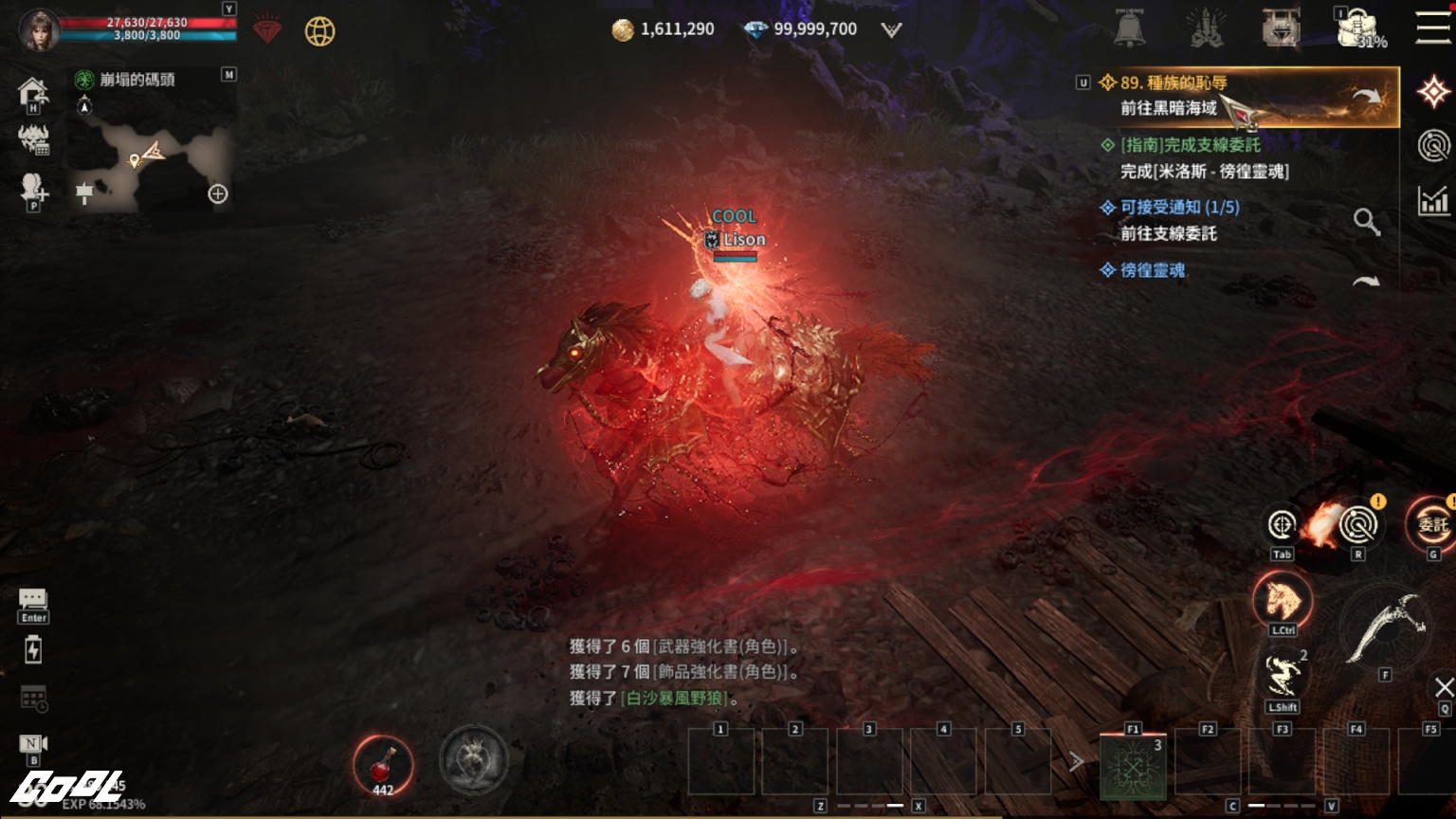The width and height of the screenshot is (1456, 819).
Task: Zoom the minimap with the plus button
Action: (x=218, y=194)
